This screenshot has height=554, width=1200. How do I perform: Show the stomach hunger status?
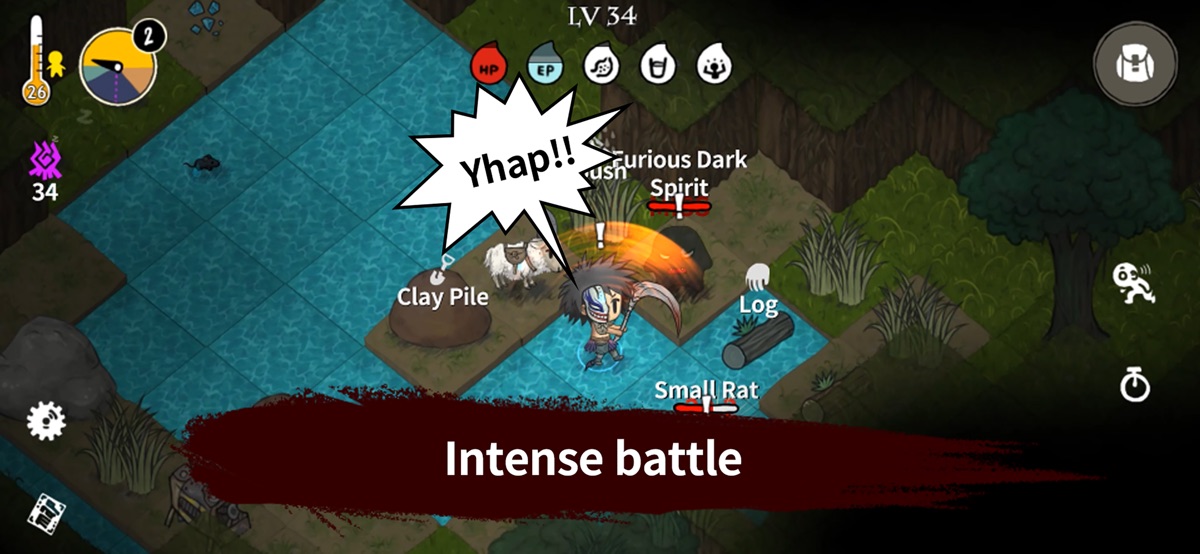coord(601,65)
